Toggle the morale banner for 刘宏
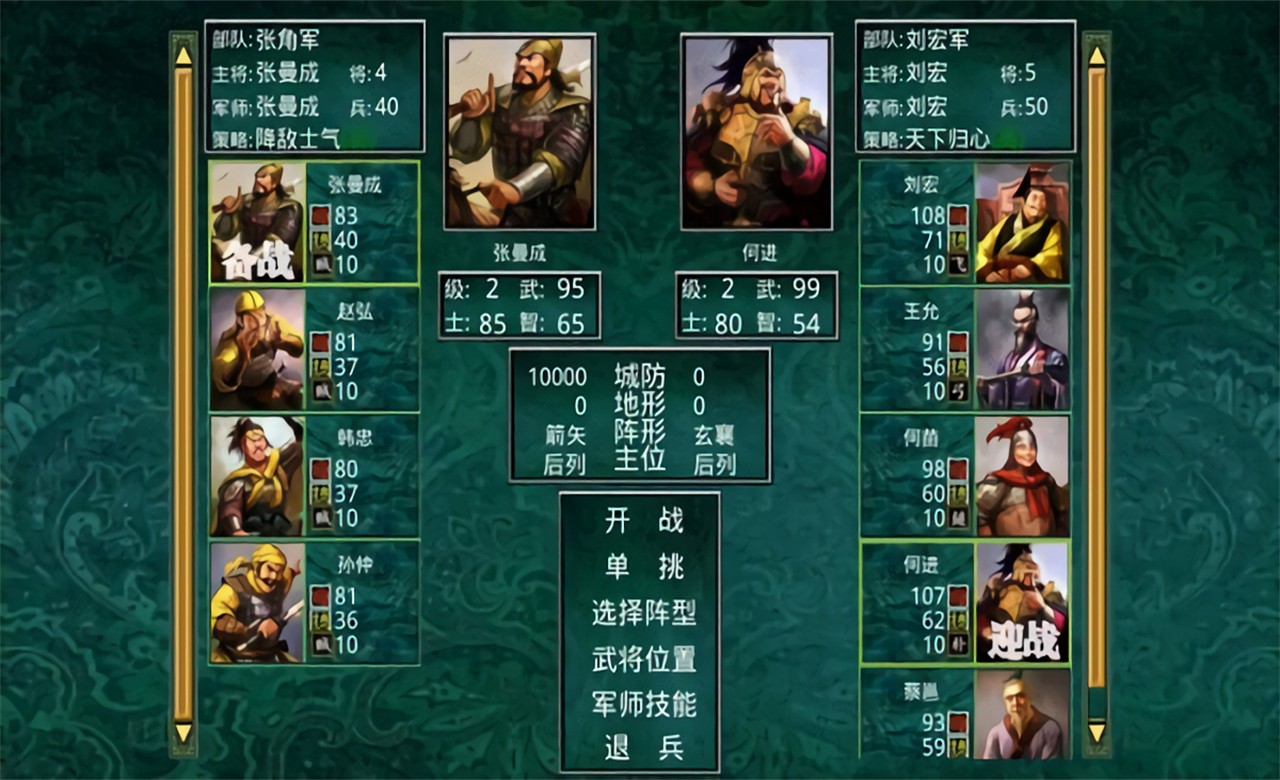 point(958,213)
